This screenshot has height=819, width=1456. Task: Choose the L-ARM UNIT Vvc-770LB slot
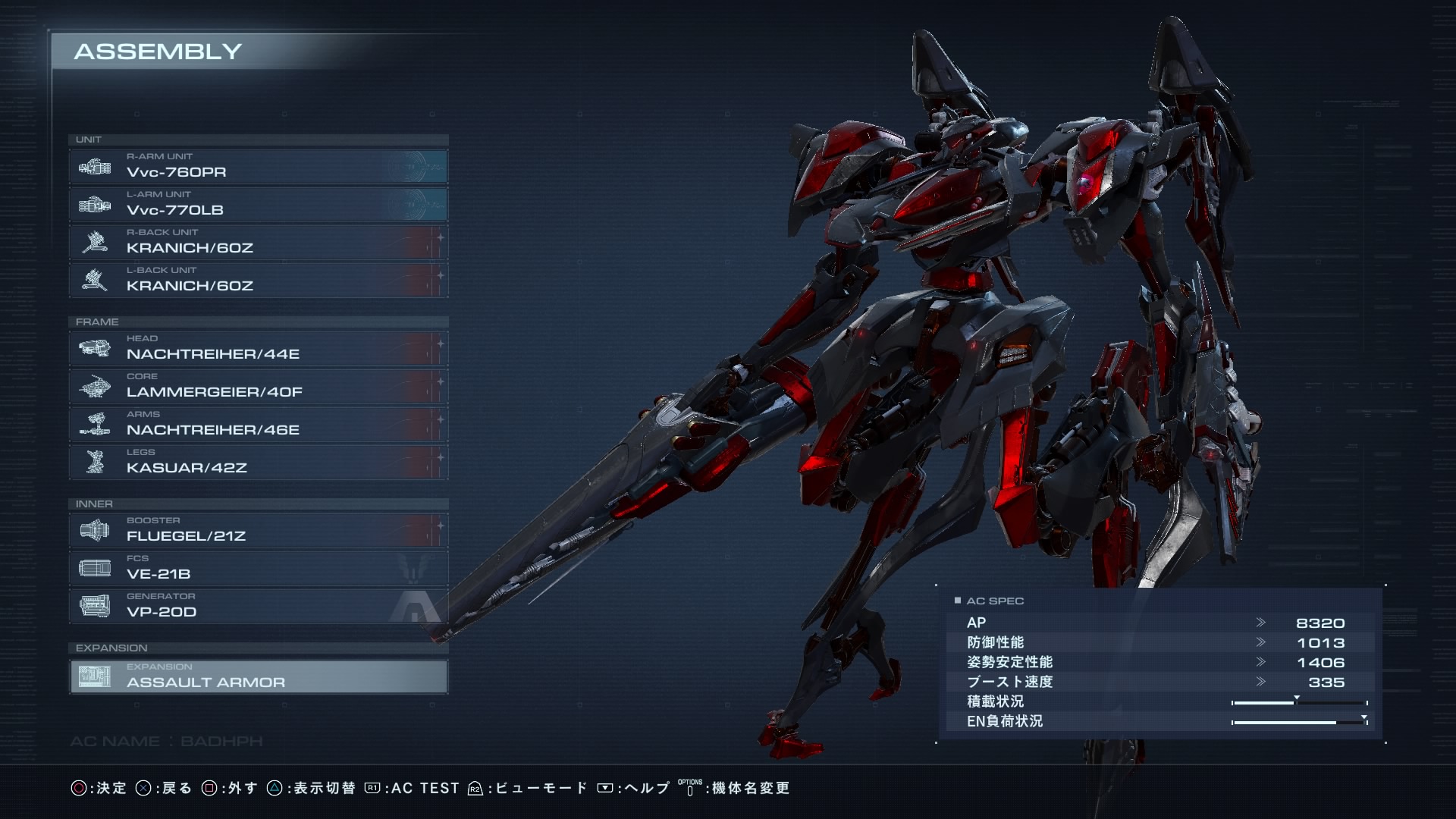pyautogui.click(x=258, y=204)
